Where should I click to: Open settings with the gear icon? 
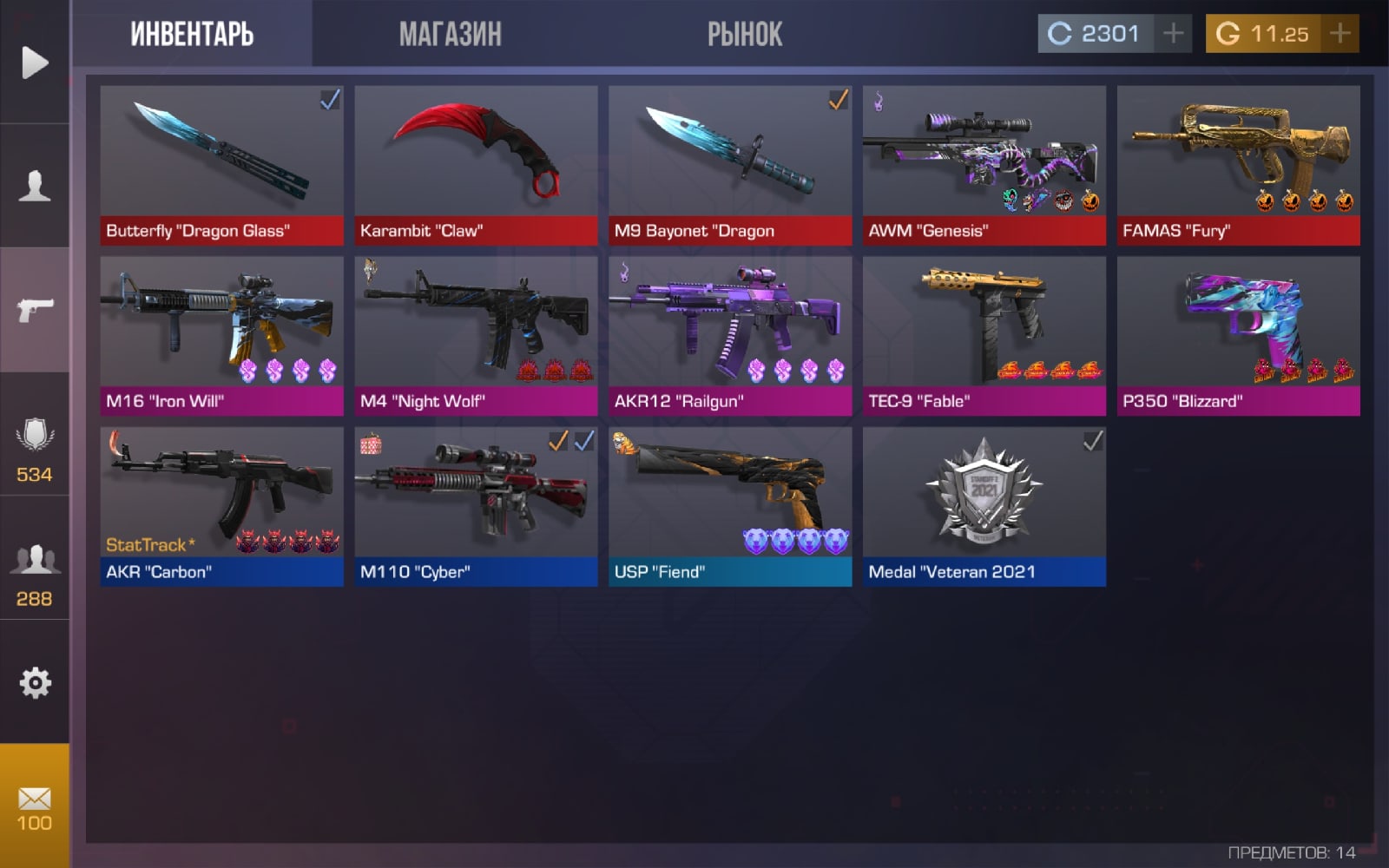coord(35,683)
